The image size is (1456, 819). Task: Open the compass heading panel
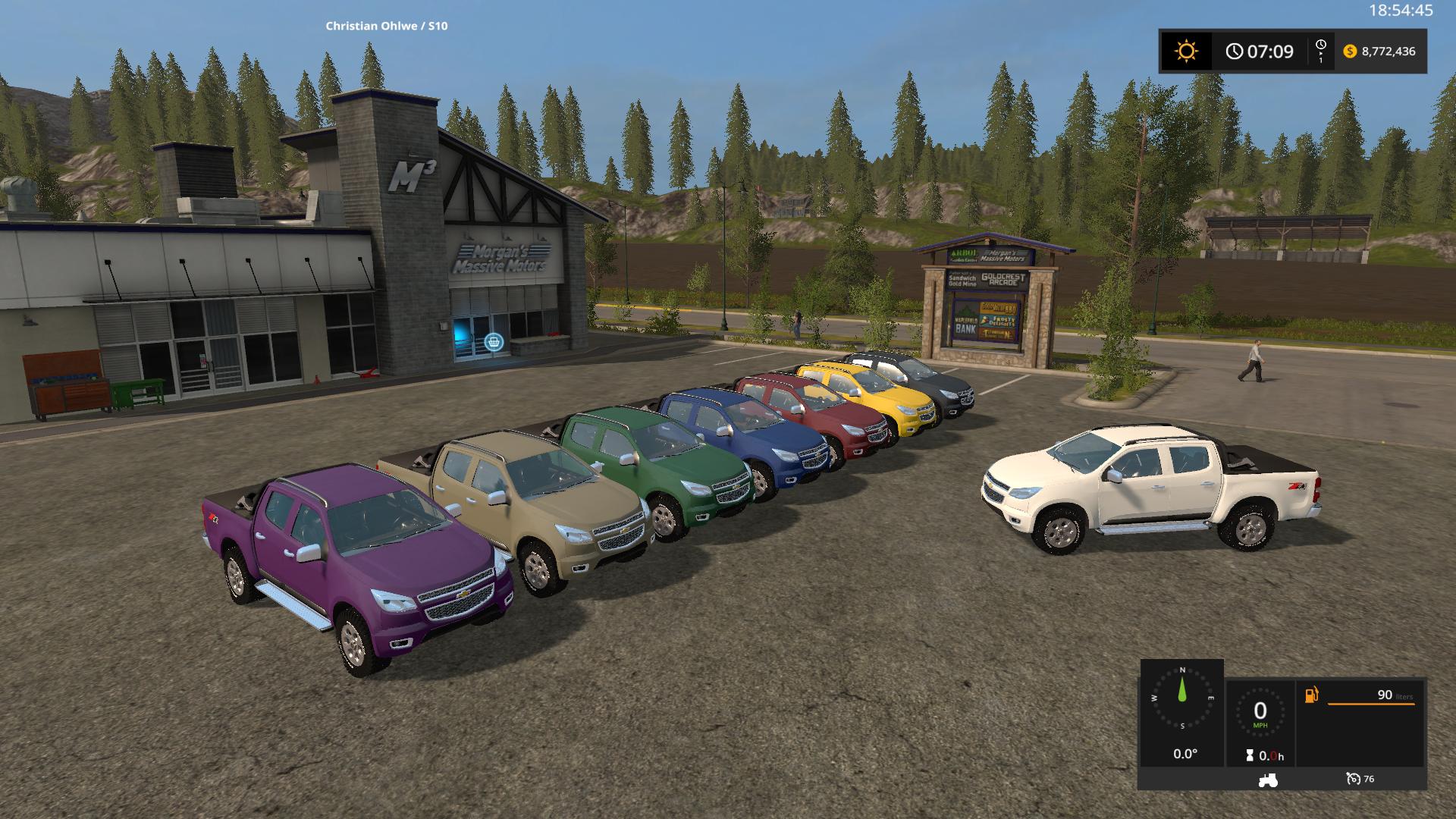(1181, 701)
